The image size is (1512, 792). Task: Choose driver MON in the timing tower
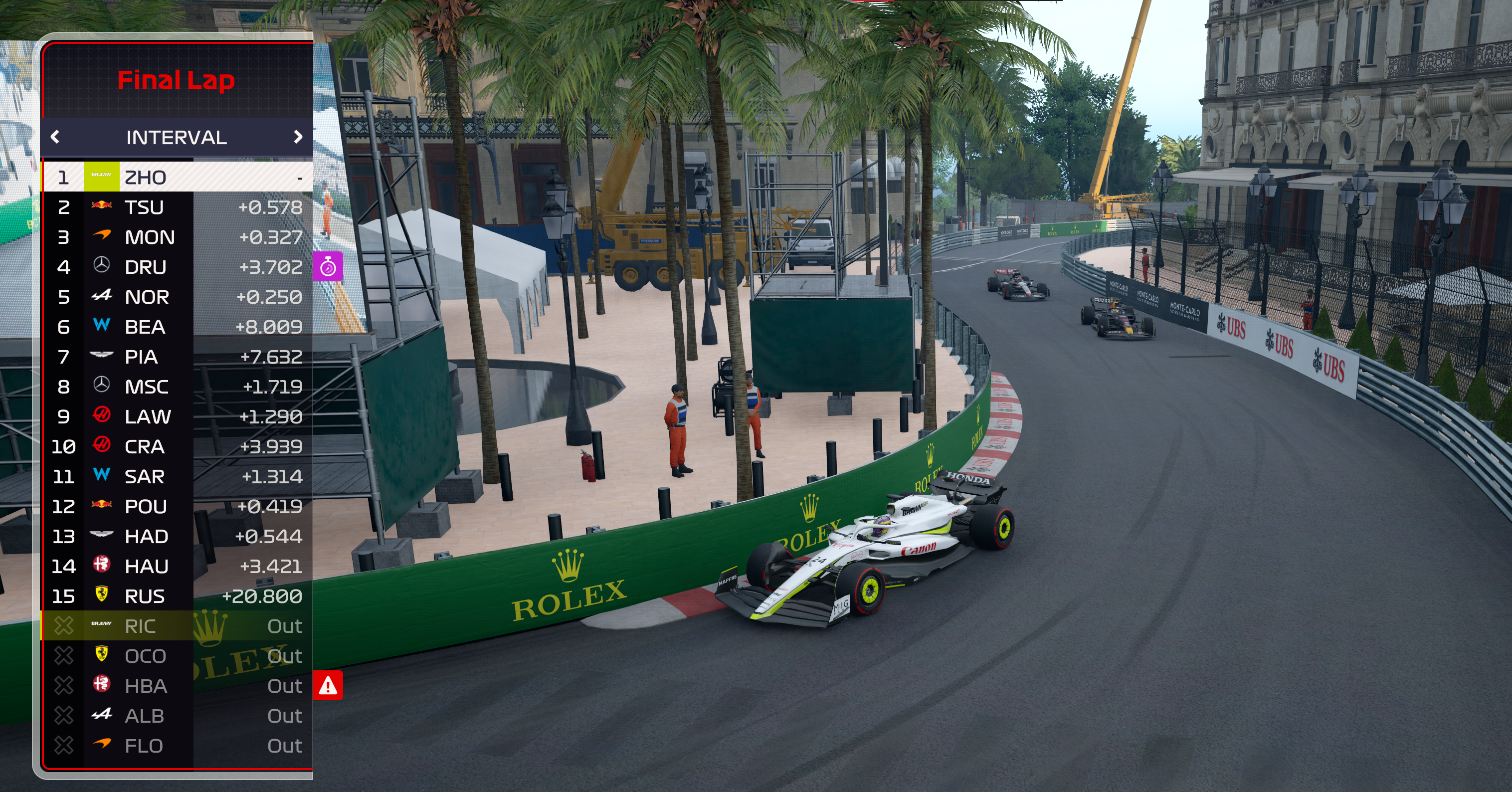point(176,237)
